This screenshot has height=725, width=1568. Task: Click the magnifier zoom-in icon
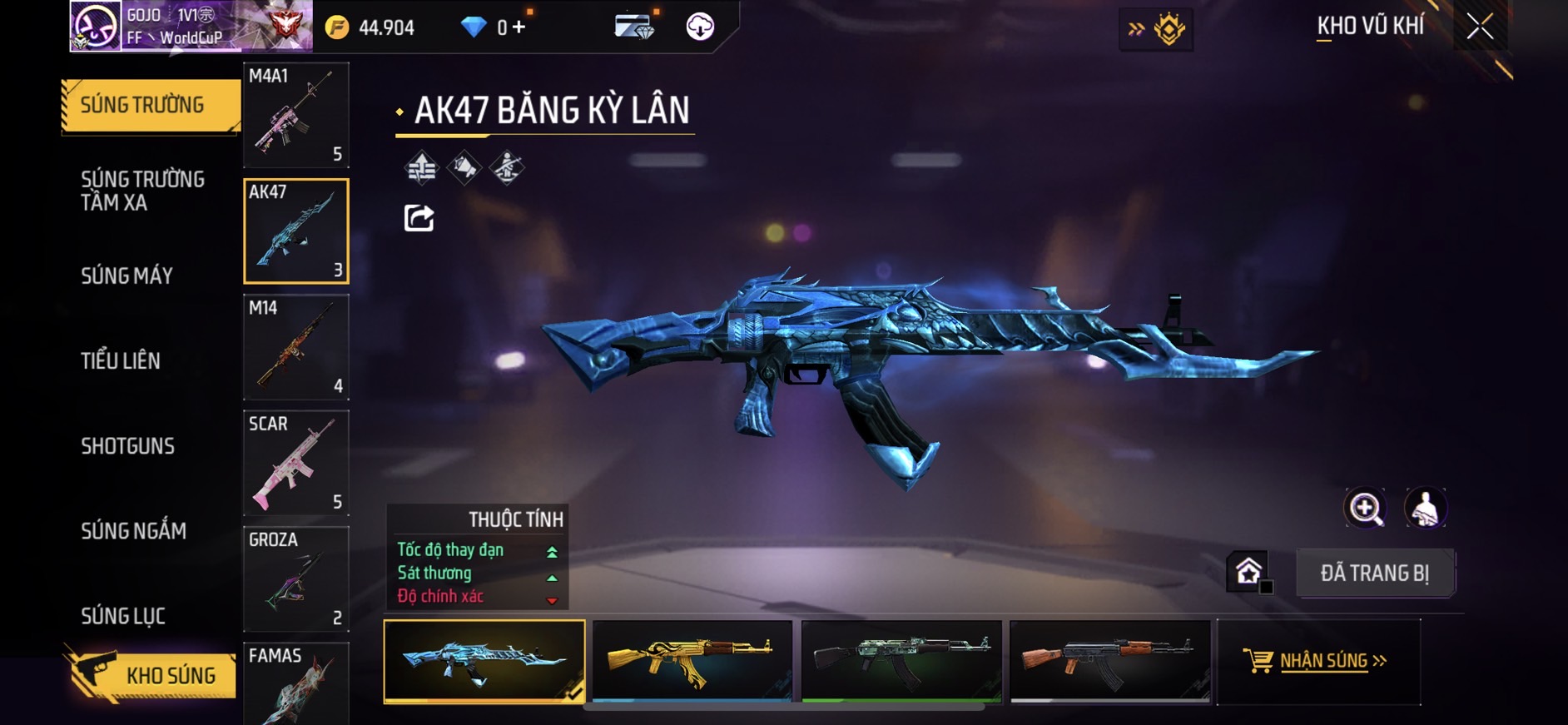click(1365, 509)
